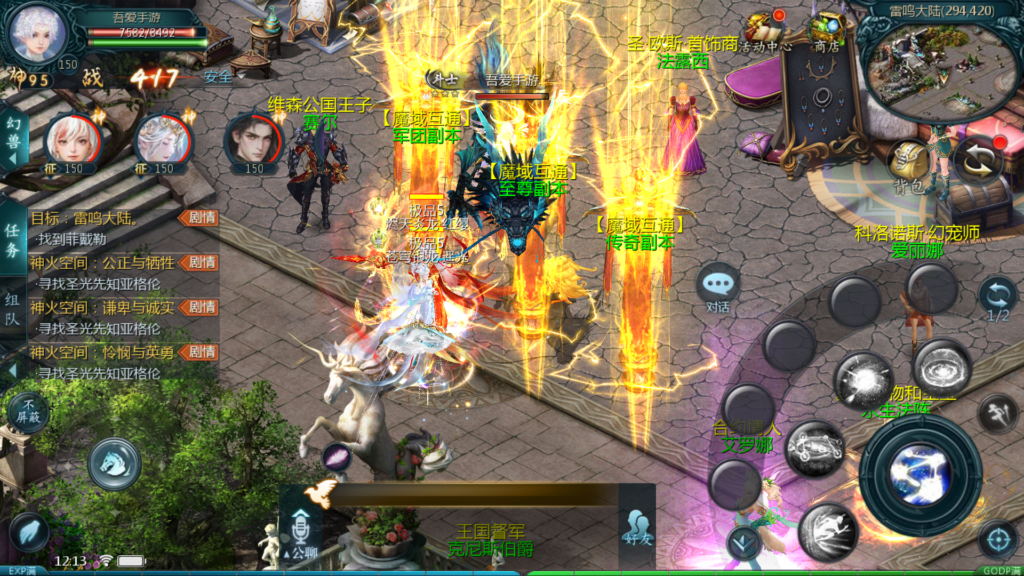
Task: Select the dark-haired male companion portrait
Action: pos(253,141)
